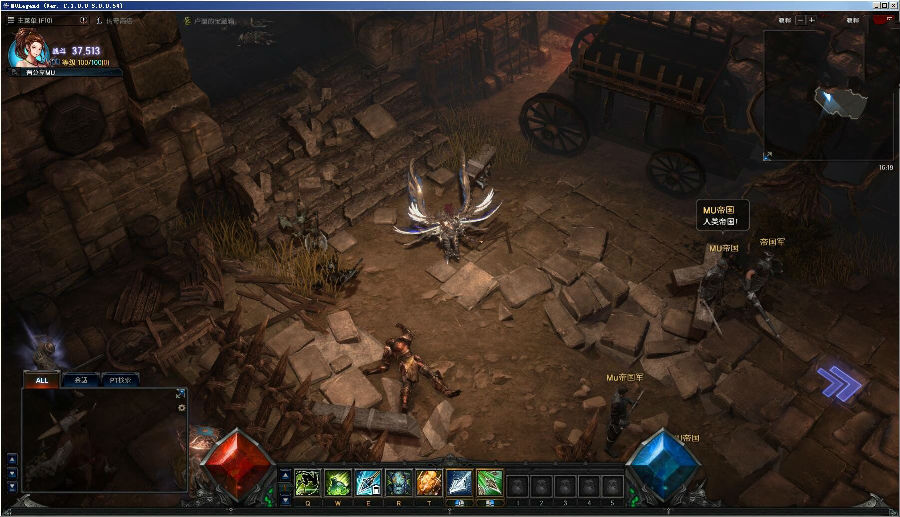This screenshot has height=517, width=900.
Task: Click the character portrait in the corner
Action: coord(26,48)
